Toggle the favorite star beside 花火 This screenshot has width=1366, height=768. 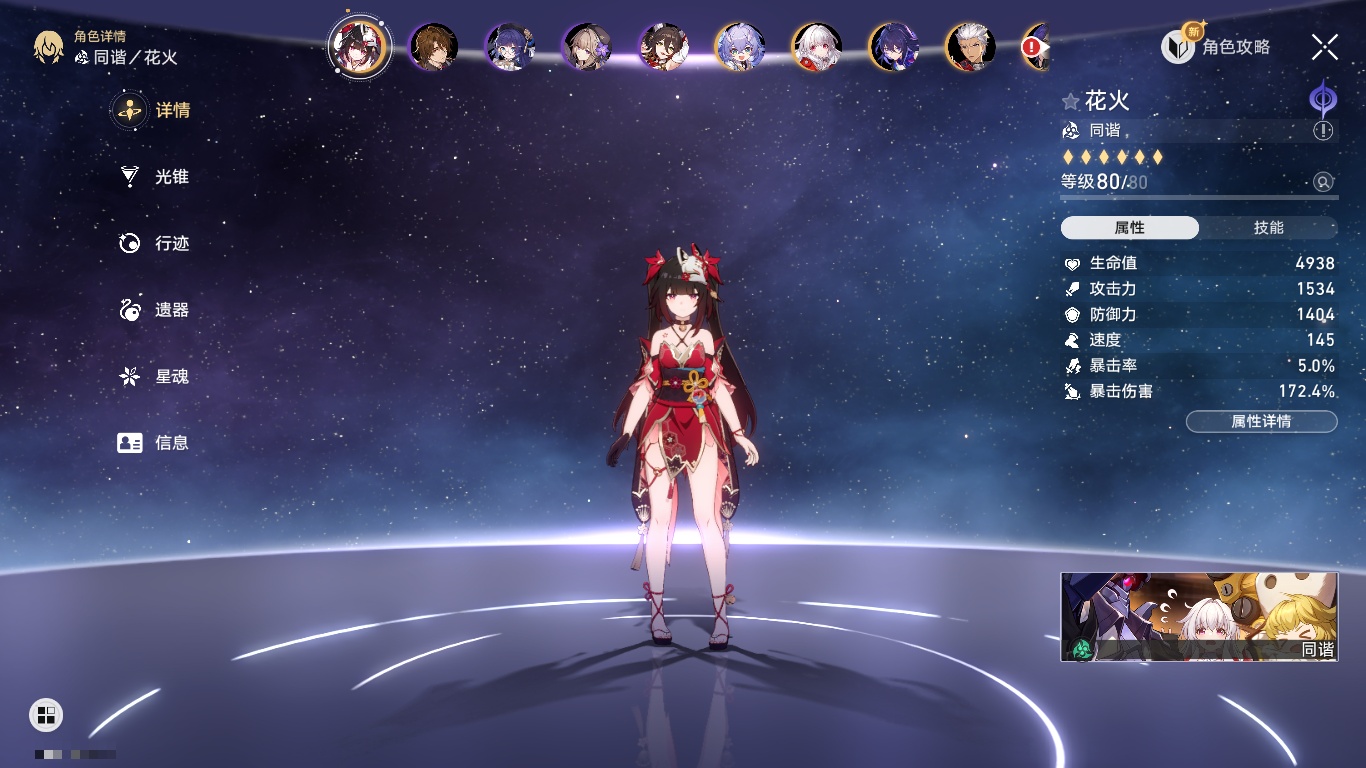point(1071,101)
